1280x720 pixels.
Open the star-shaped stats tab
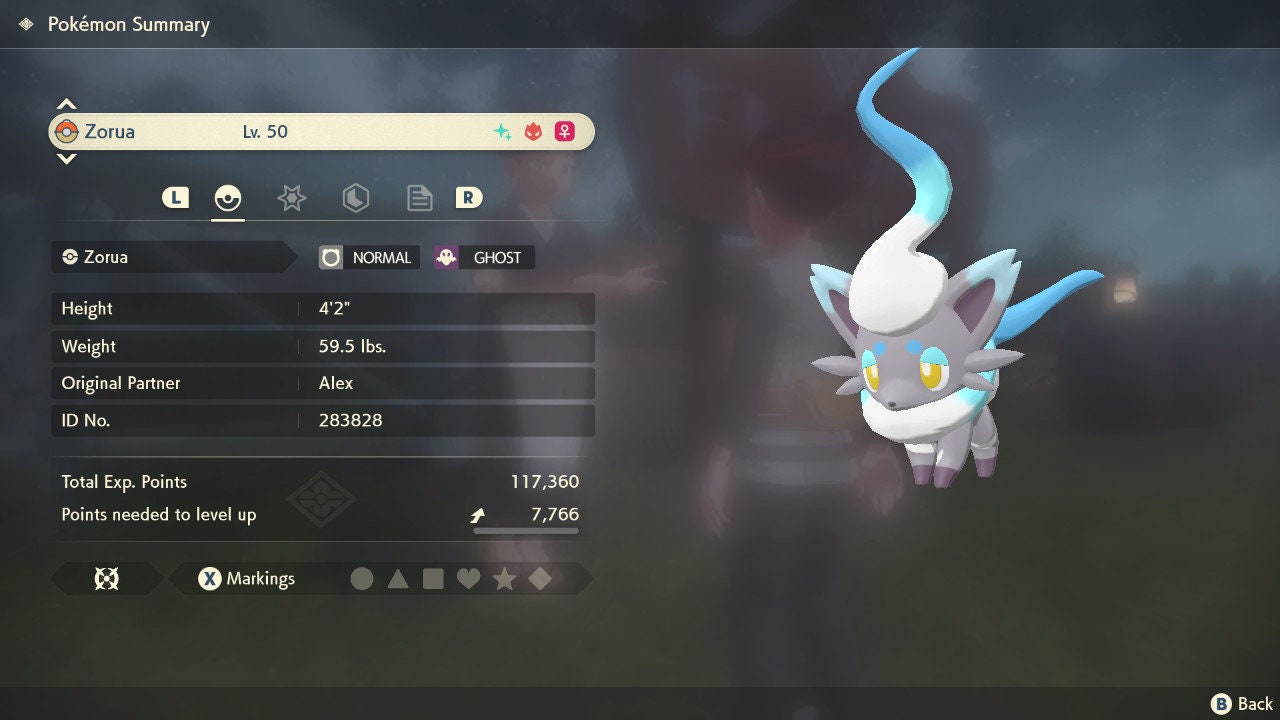[x=291, y=198]
